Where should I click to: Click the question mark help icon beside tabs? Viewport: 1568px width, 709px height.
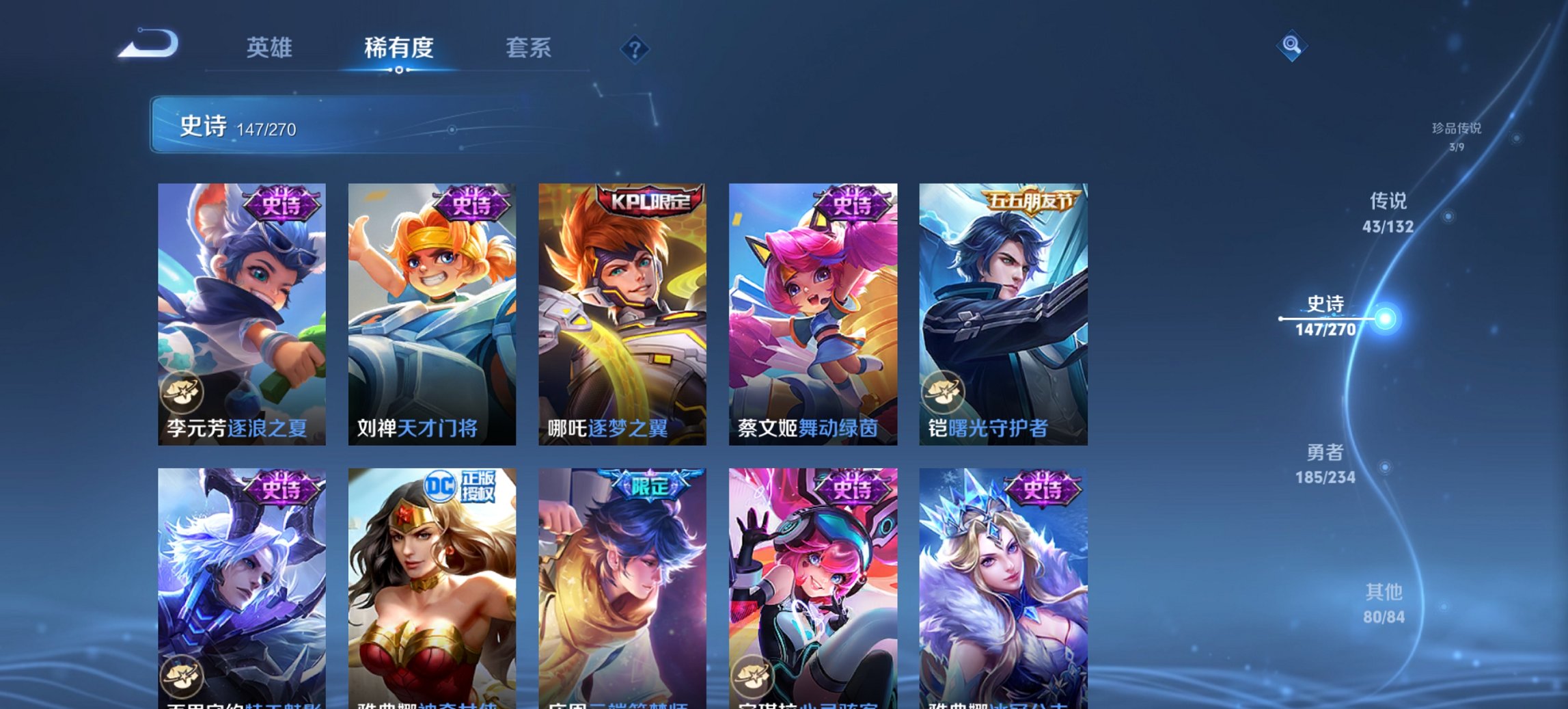click(634, 50)
